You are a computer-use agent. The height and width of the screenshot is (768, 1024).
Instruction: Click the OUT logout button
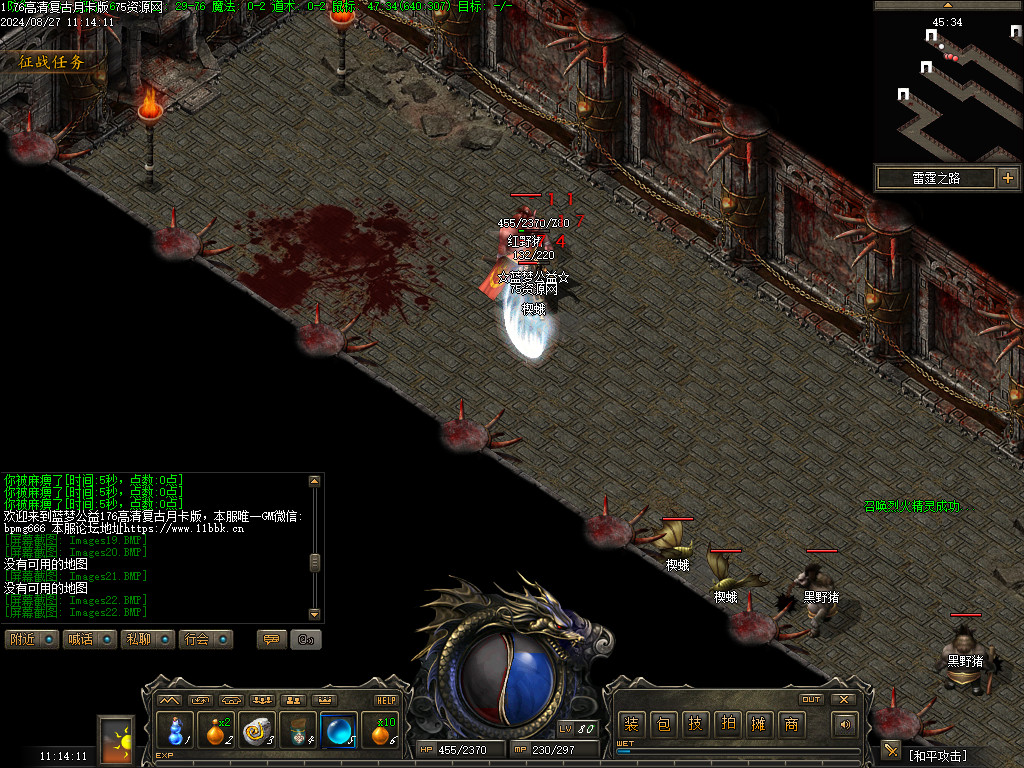tap(811, 699)
